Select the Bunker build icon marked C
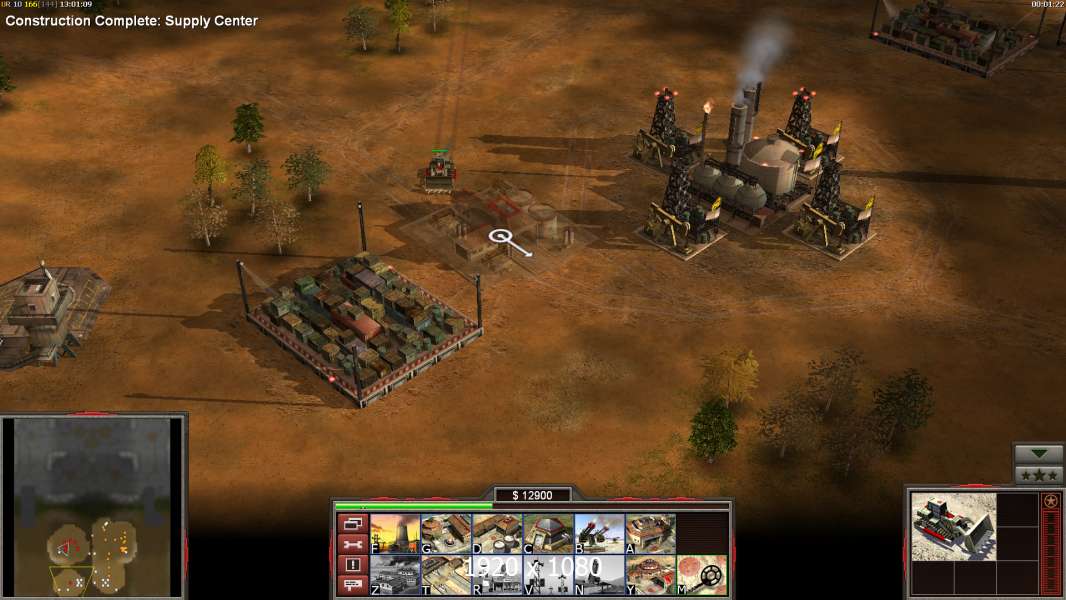This screenshot has height=600, width=1066. coord(548,534)
